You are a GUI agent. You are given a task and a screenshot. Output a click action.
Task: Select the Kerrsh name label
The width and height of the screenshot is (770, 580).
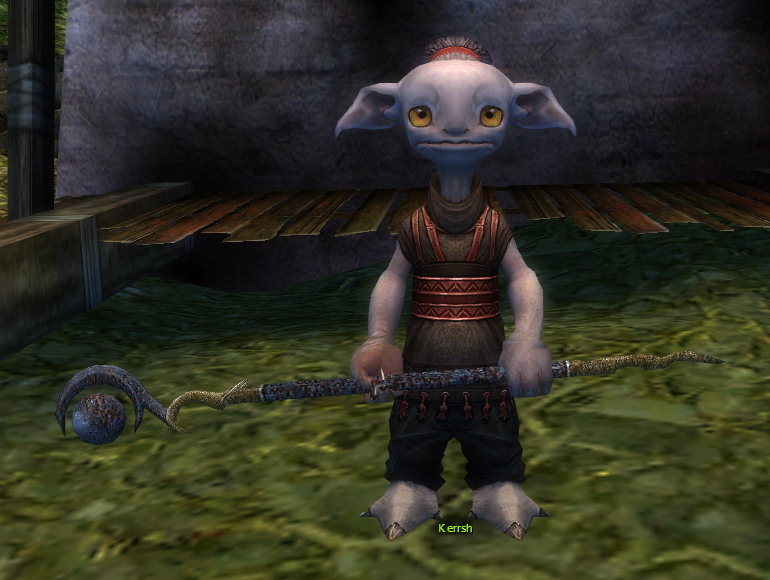point(455,527)
